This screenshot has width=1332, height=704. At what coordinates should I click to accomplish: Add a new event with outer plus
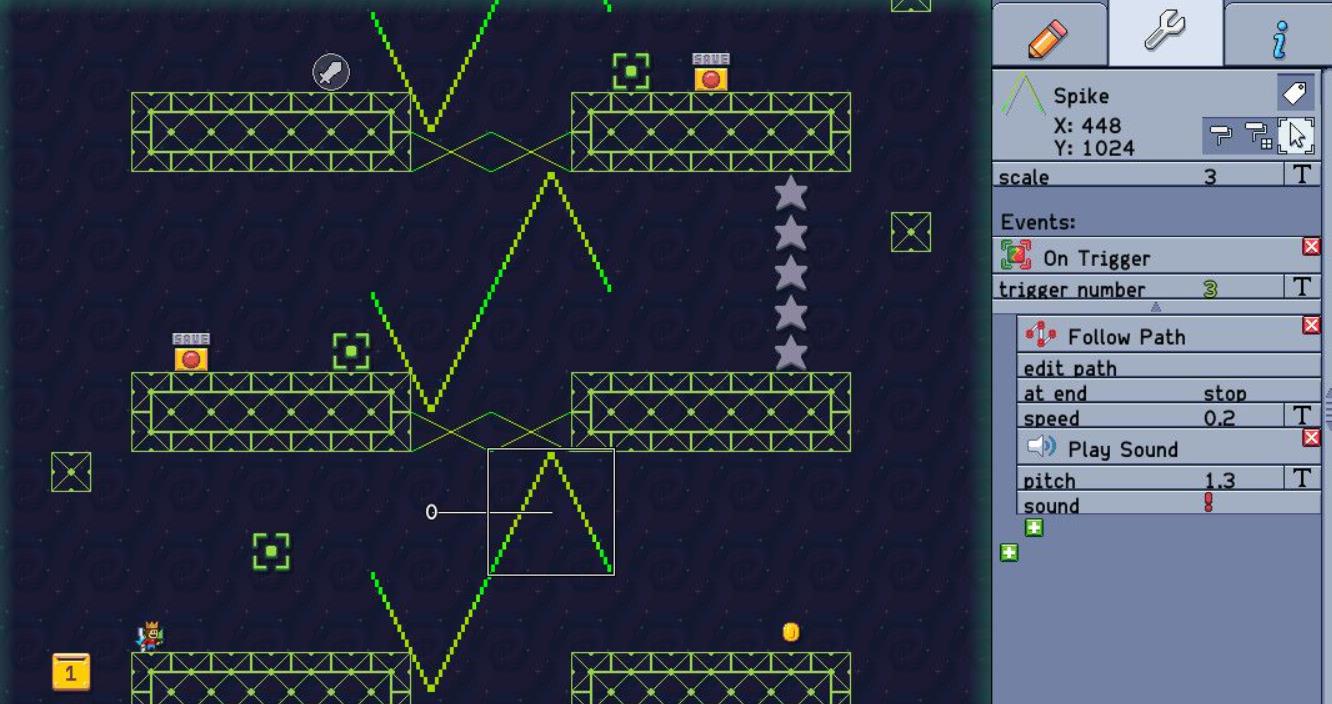pyautogui.click(x=1009, y=552)
